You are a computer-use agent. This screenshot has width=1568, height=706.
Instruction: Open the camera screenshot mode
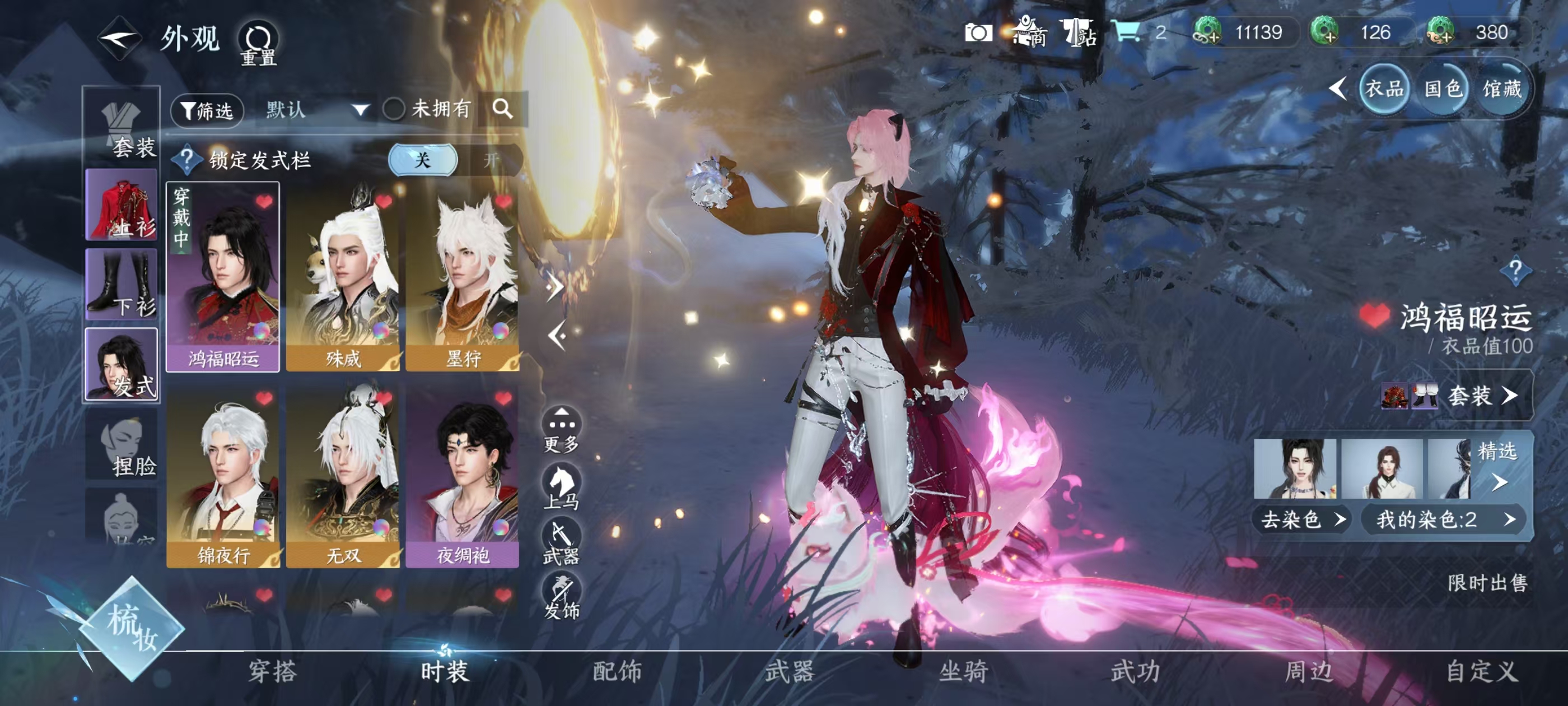point(978,32)
